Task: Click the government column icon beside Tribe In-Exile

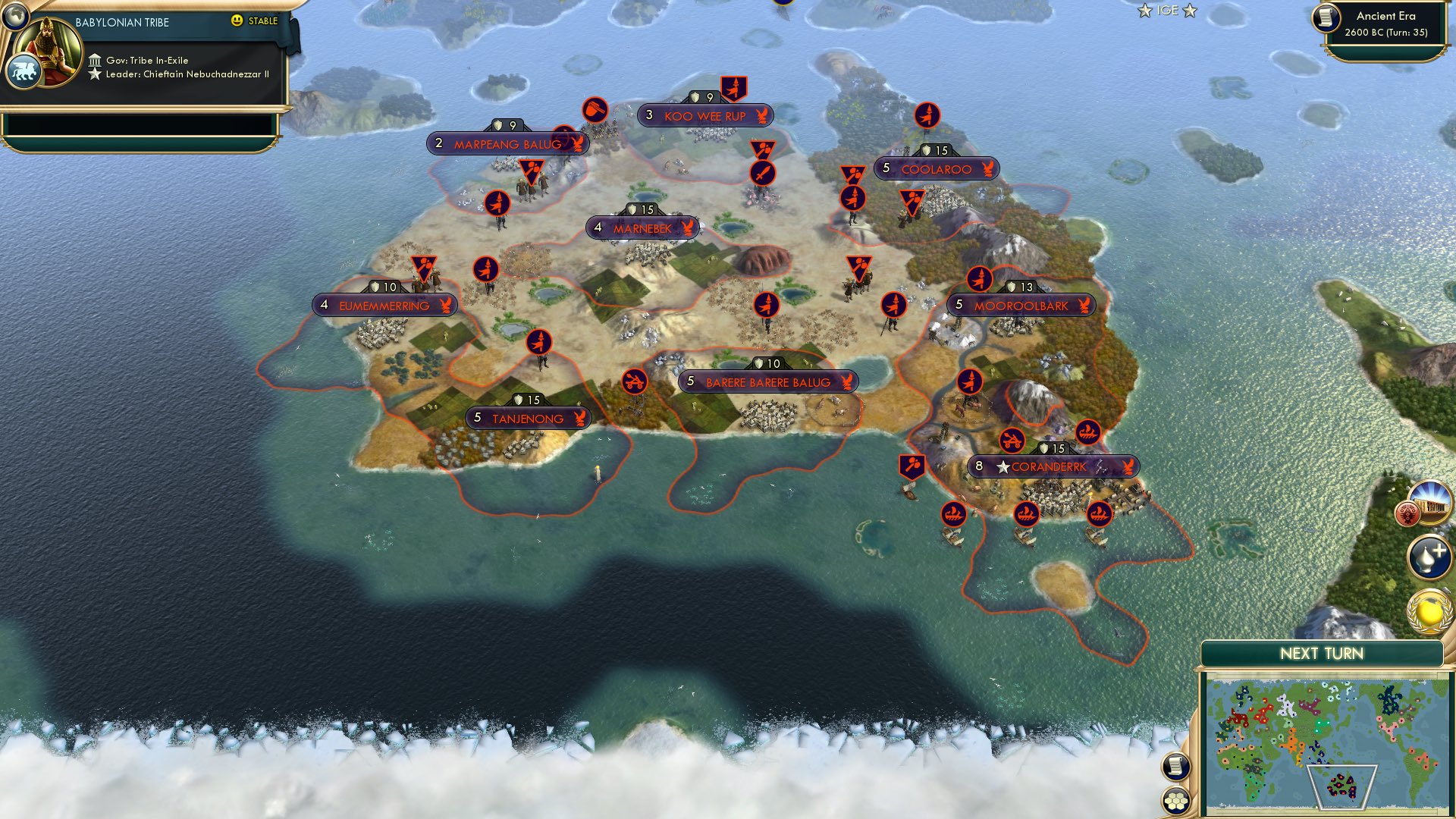Action: point(96,59)
